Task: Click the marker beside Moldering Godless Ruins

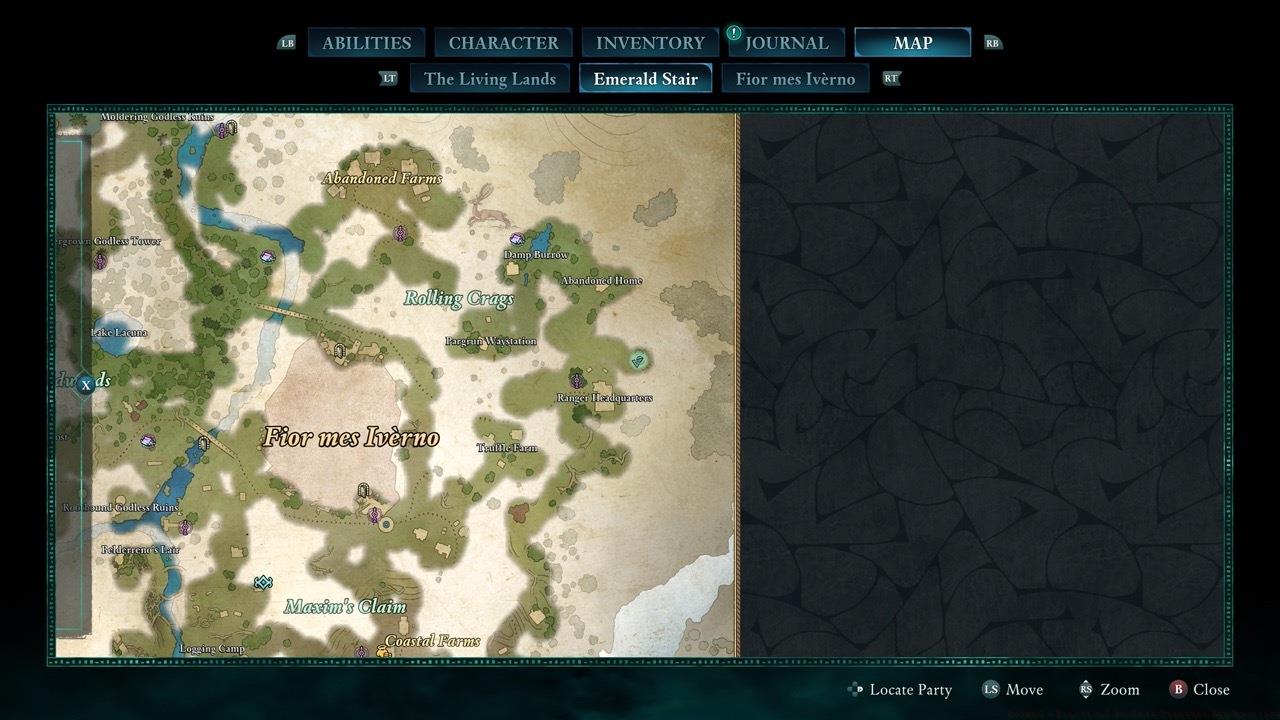Action: coord(222,128)
